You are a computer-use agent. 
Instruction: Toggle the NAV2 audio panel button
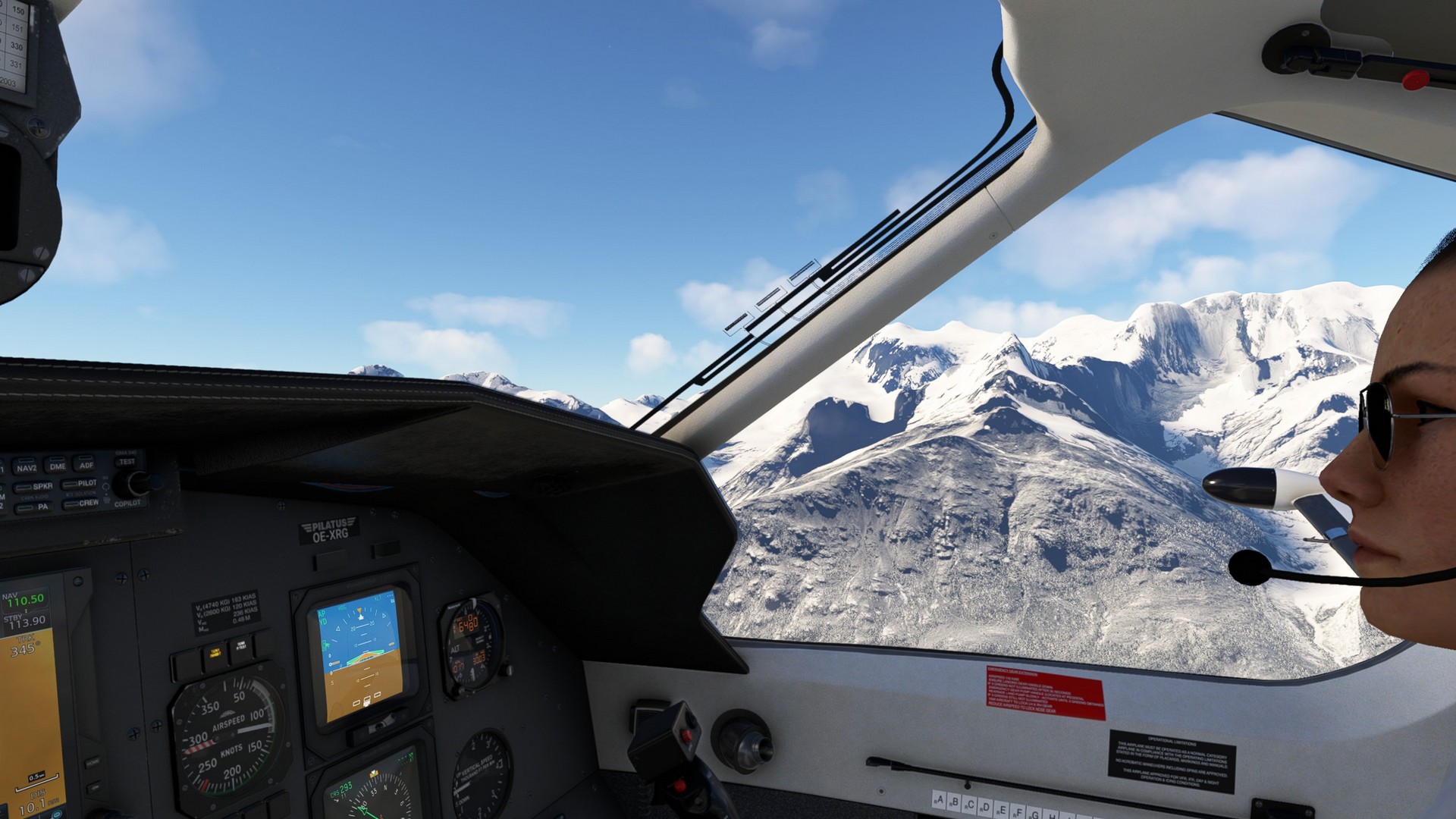point(27,467)
